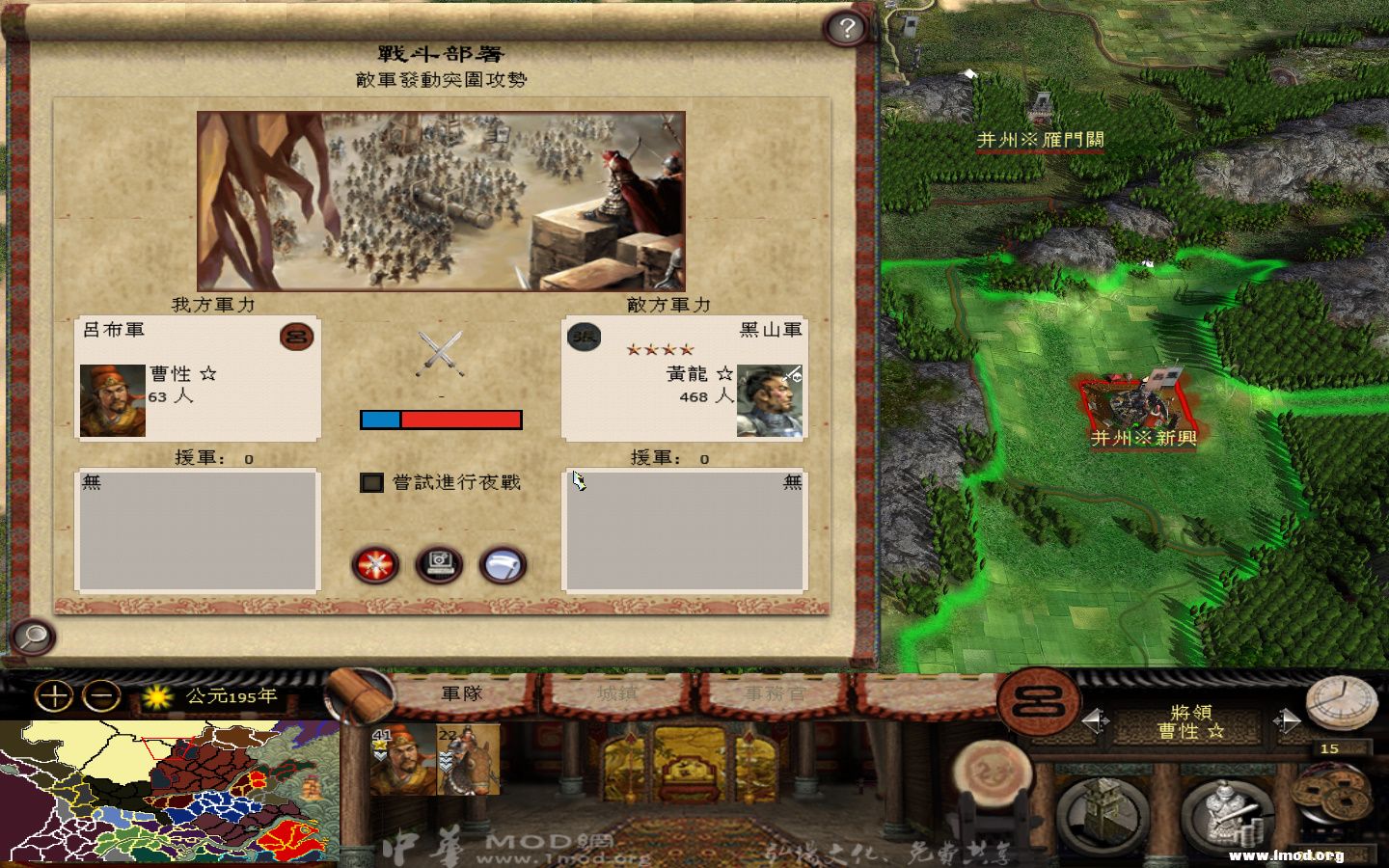Zoom in with the plus button near the minimap
Image resolution: width=1389 pixels, height=868 pixels.
pos(55,695)
